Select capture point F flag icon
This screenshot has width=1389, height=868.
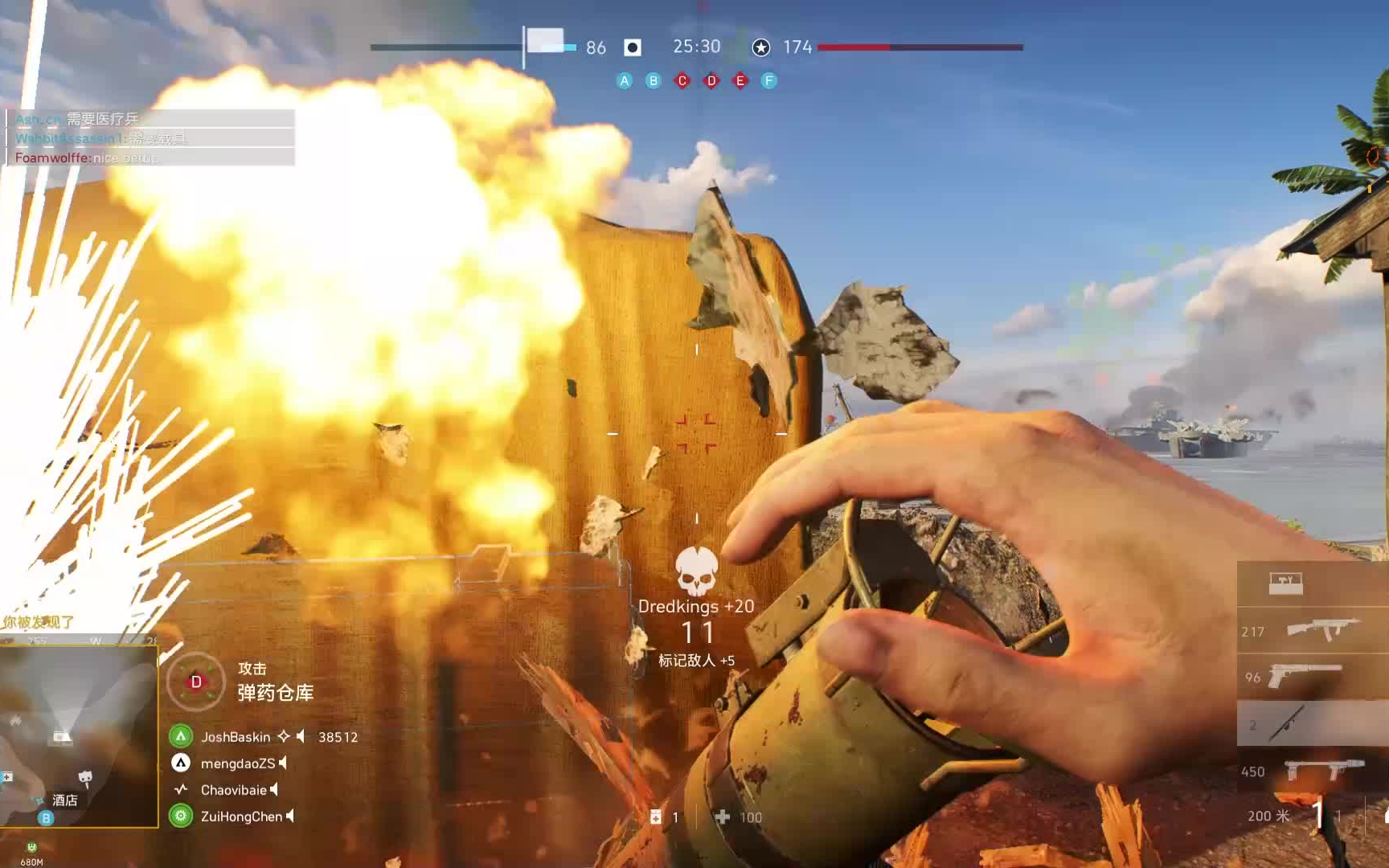click(x=769, y=80)
